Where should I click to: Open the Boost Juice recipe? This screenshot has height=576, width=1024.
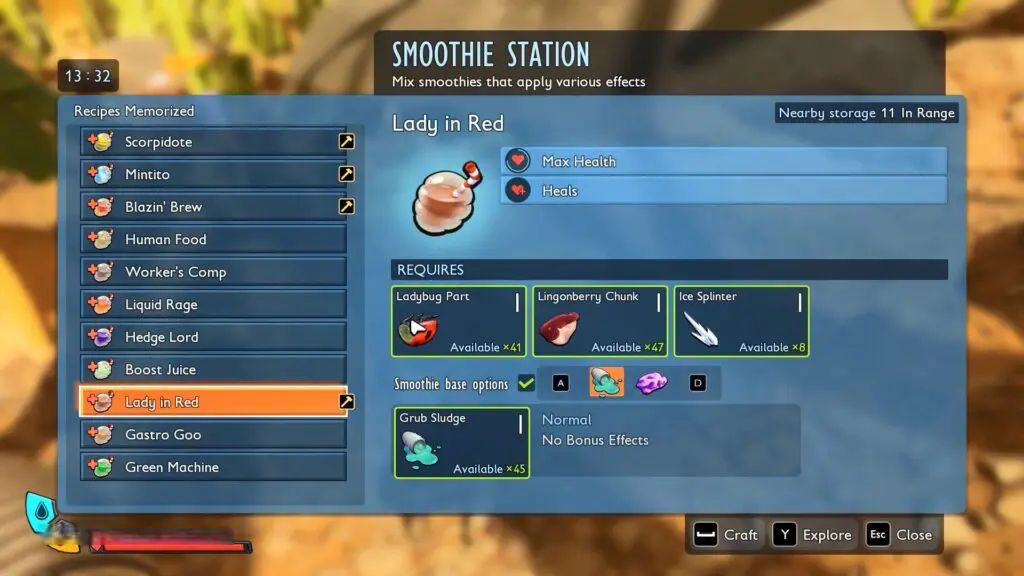(x=213, y=370)
